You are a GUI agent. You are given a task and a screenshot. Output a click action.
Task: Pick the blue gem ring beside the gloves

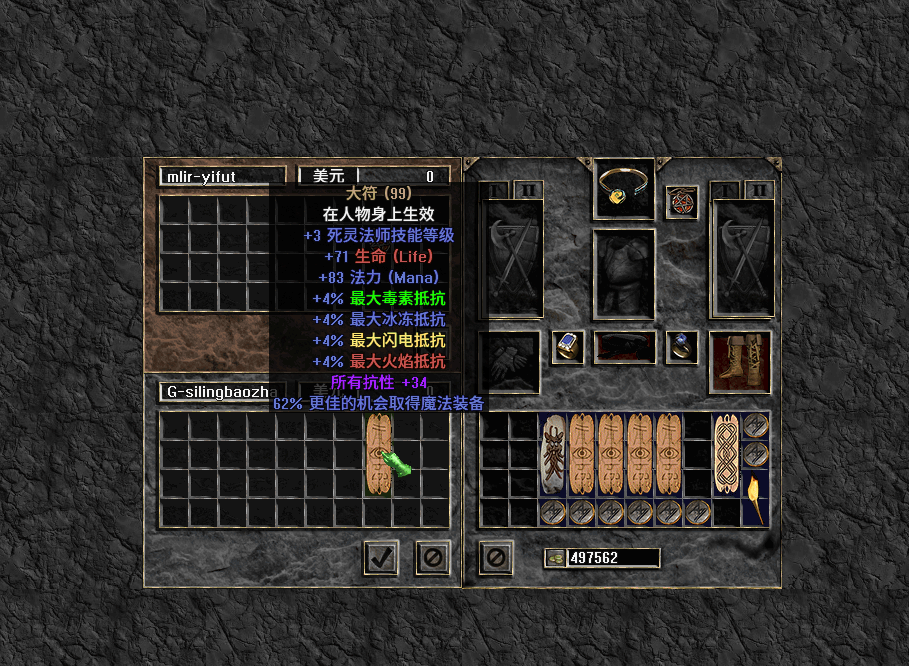568,346
